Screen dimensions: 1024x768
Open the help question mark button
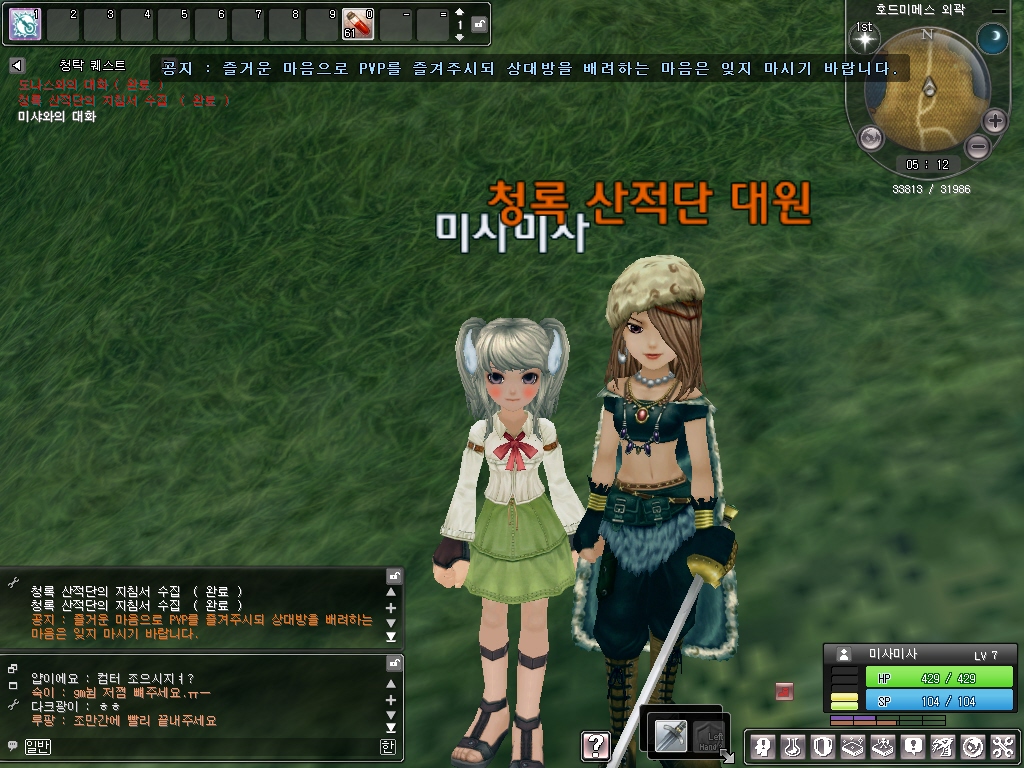(595, 745)
